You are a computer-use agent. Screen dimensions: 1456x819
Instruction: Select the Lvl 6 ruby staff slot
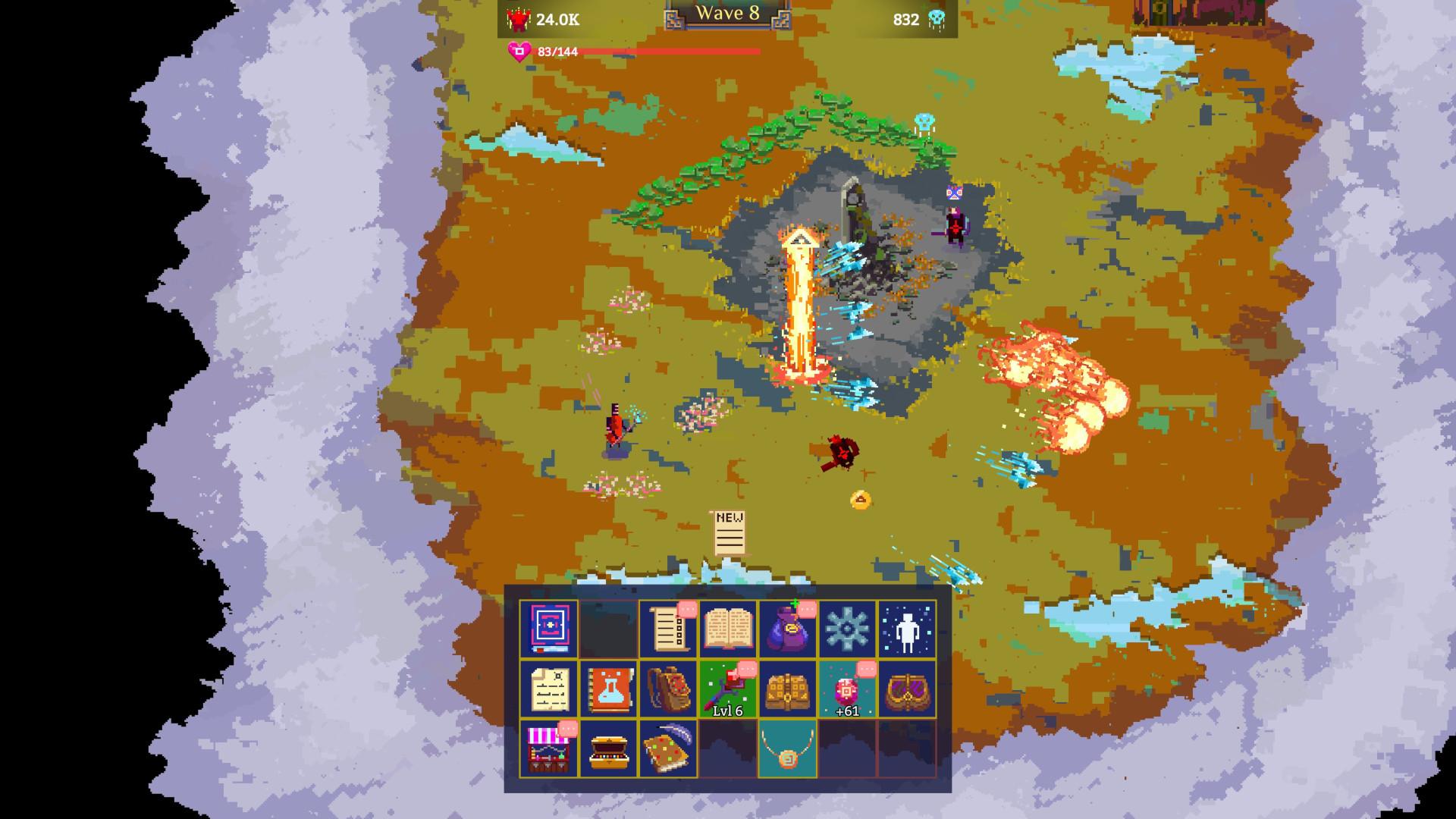[728, 689]
